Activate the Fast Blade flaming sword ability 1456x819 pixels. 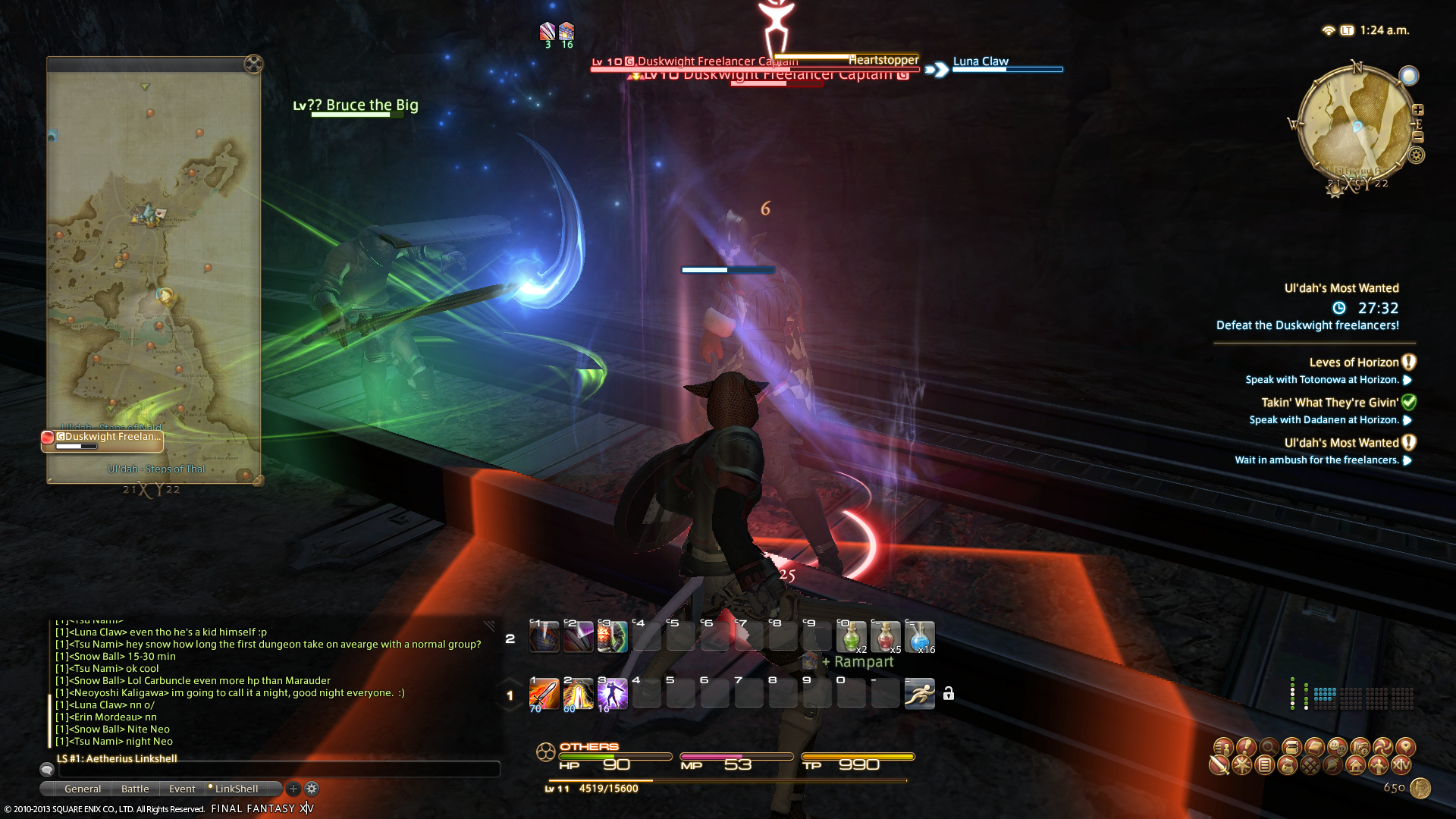(x=544, y=694)
